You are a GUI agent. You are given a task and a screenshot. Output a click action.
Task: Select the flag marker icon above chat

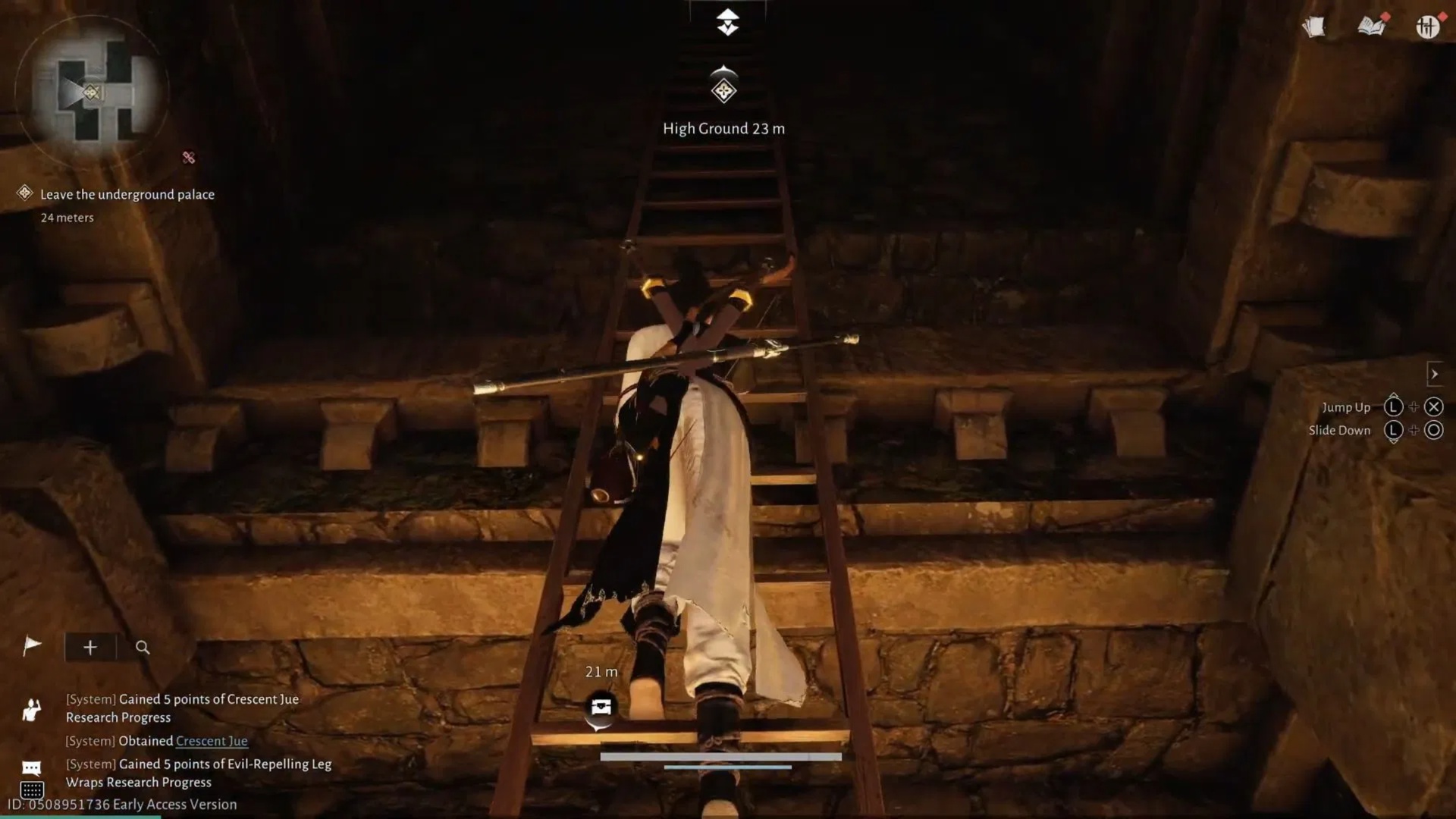[x=32, y=646]
